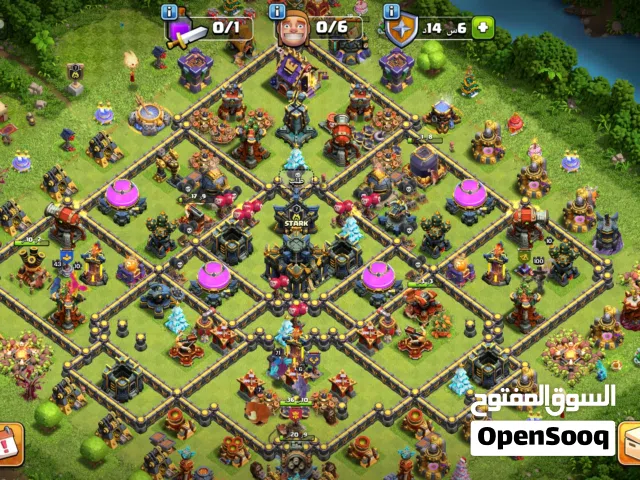Open the shop button in the bottom-right corner
This screenshot has width=640, height=480.
[x=629, y=443]
